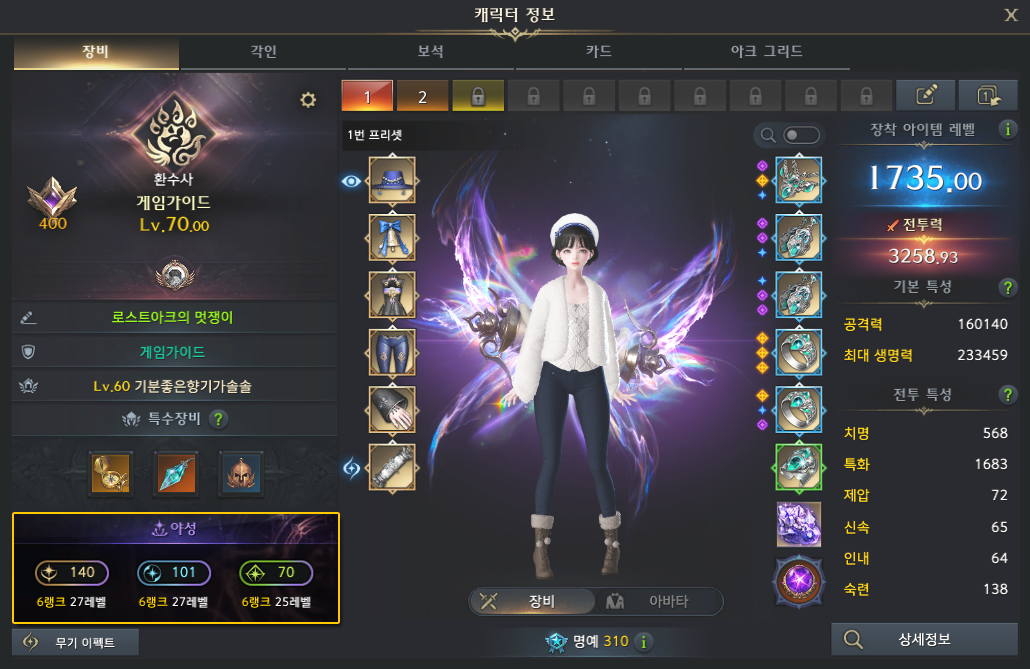Open the 상세정보 details button
Image resolution: width=1030 pixels, height=669 pixels.
[924, 639]
